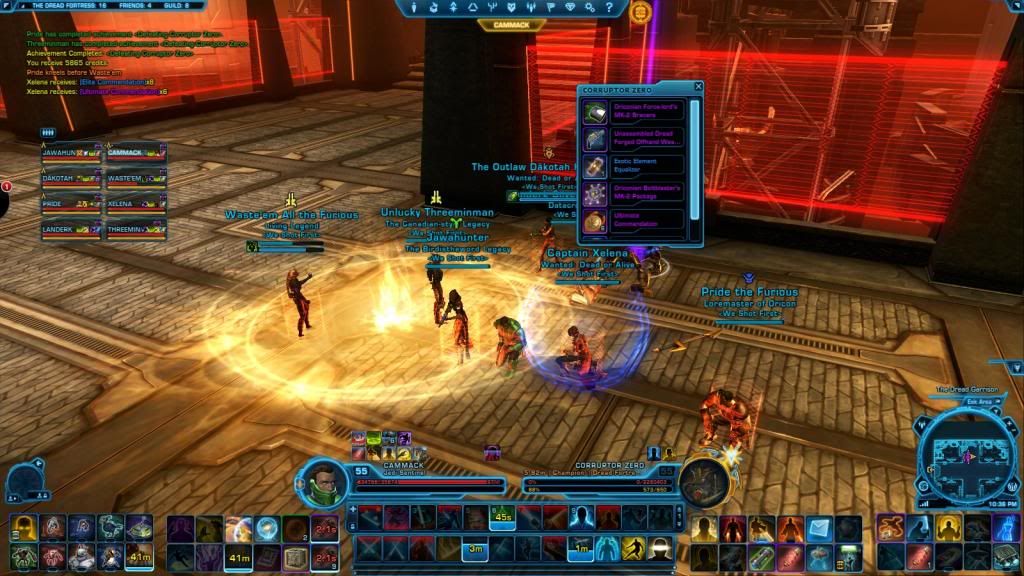Select the Corruptor Zero target portrait
This screenshot has width=1024, height=576.
[704, 482]
